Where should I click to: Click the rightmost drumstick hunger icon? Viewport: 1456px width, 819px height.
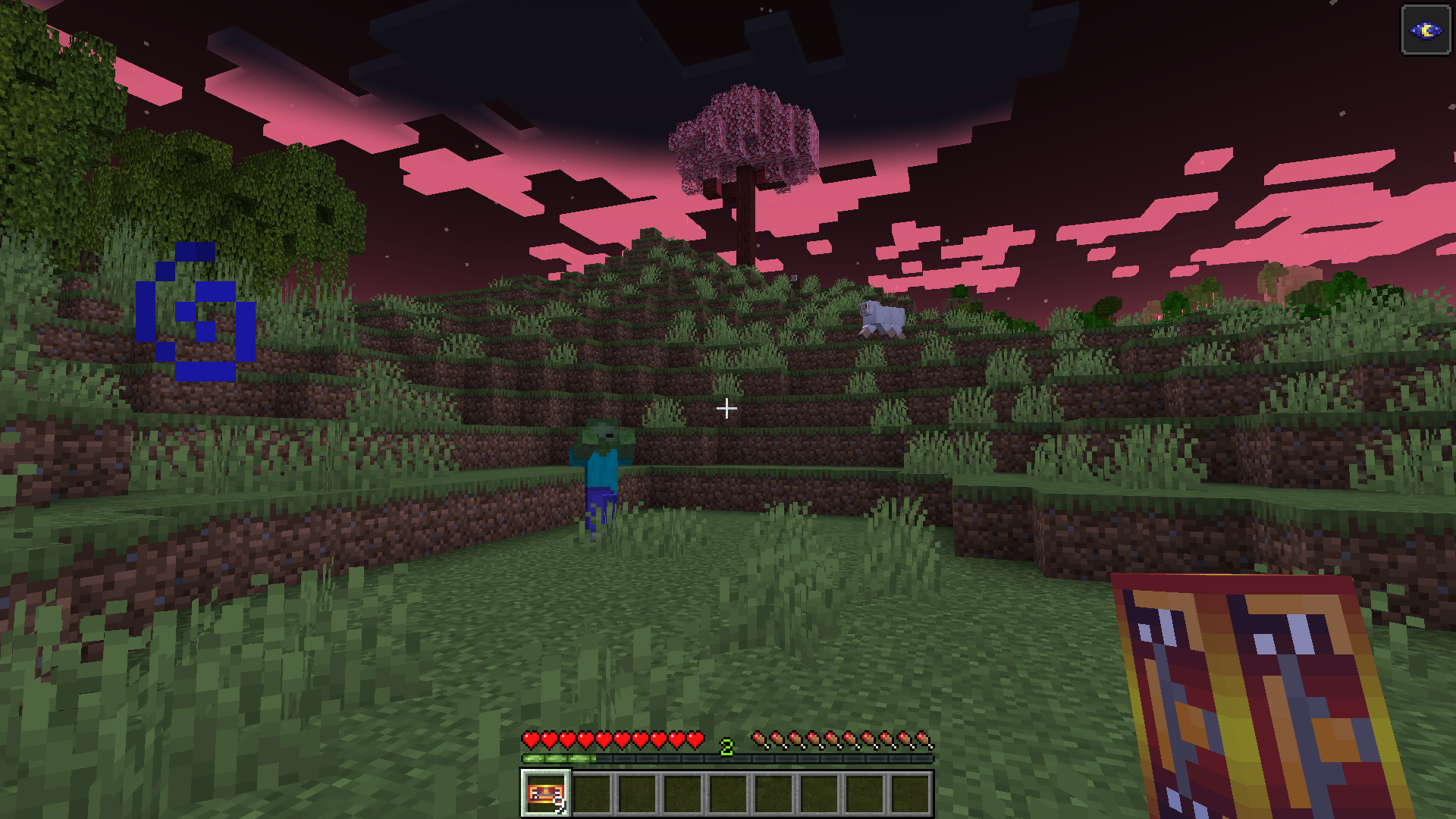tap(924, 739)
